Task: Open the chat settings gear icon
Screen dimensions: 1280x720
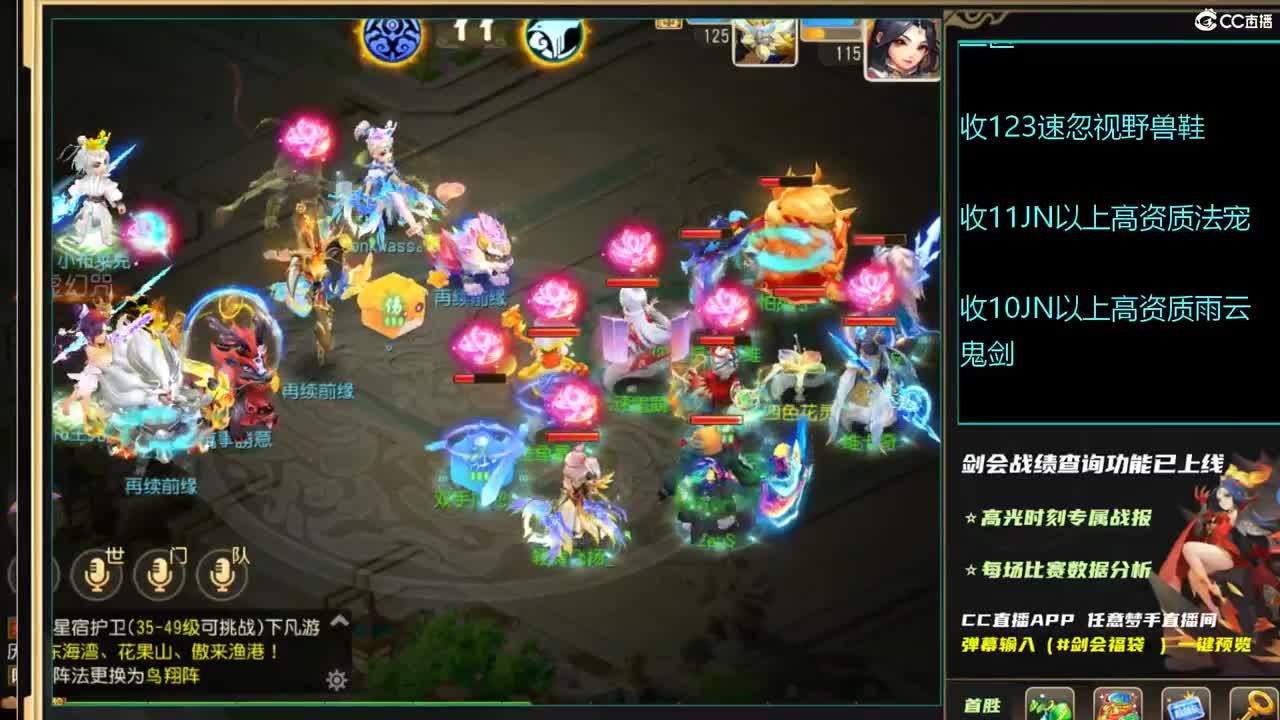Action: tap(336, 680)
